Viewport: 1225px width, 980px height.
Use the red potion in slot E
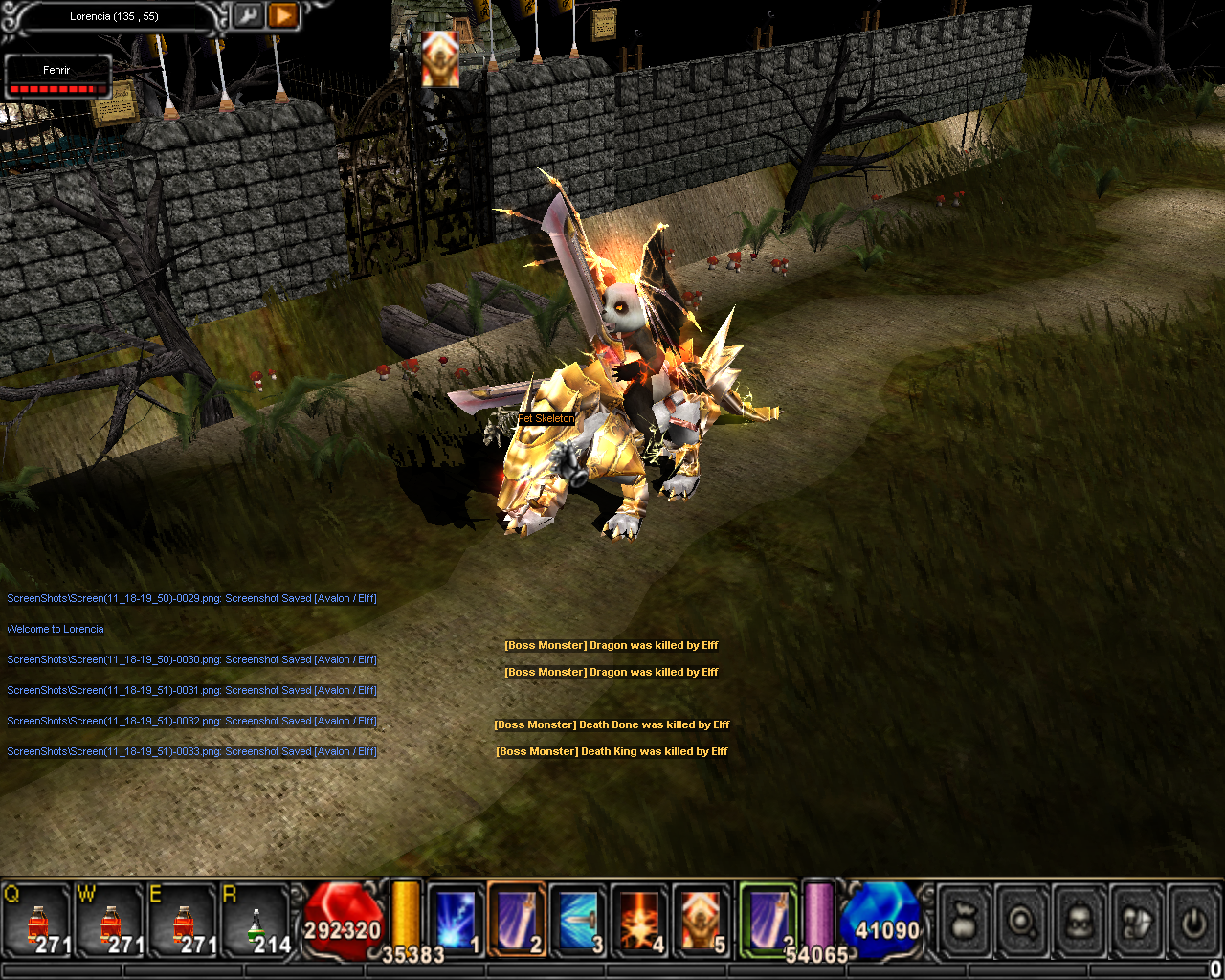click(182, 923)
